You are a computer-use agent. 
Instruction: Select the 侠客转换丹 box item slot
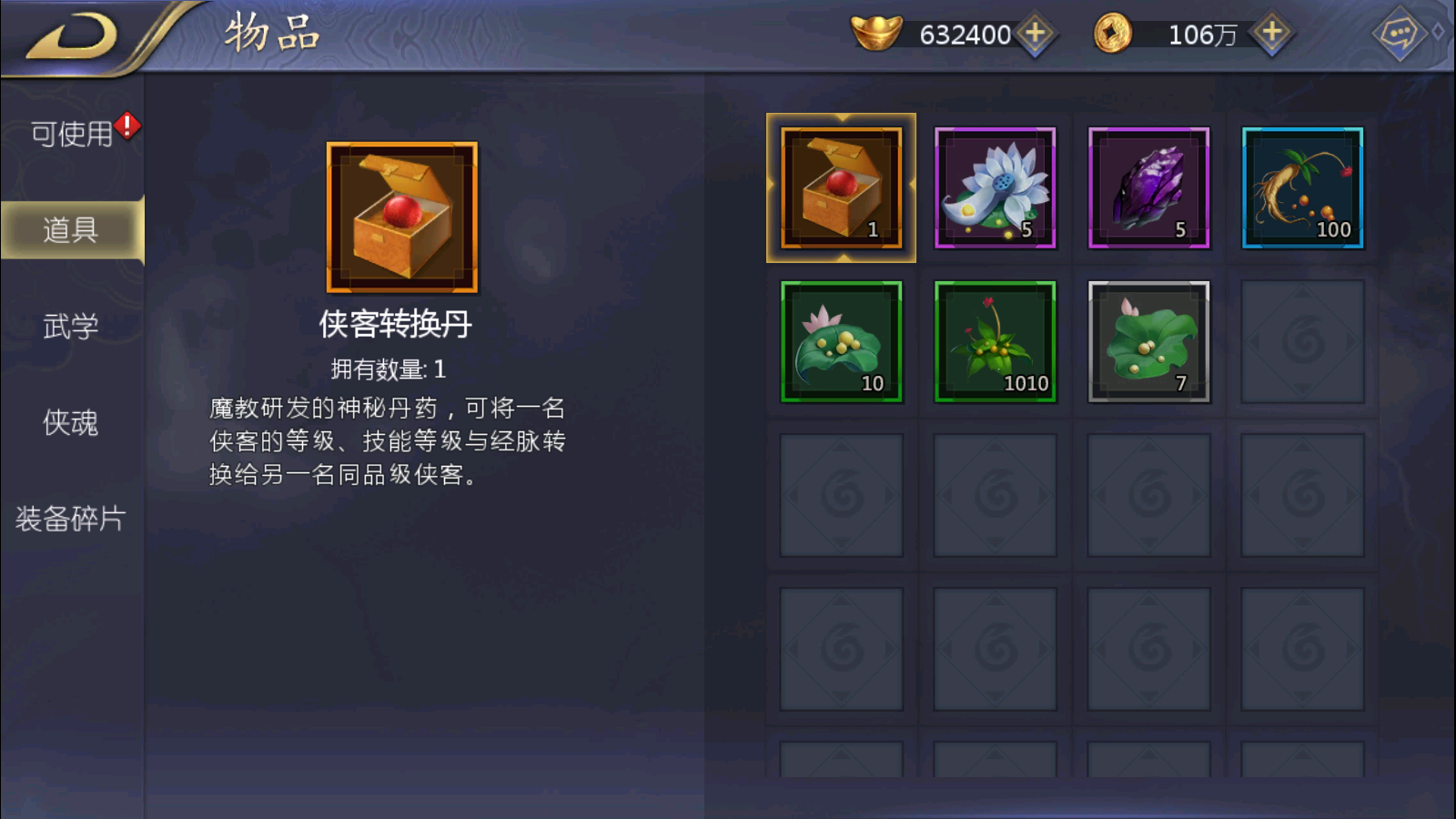coord(841,188)
